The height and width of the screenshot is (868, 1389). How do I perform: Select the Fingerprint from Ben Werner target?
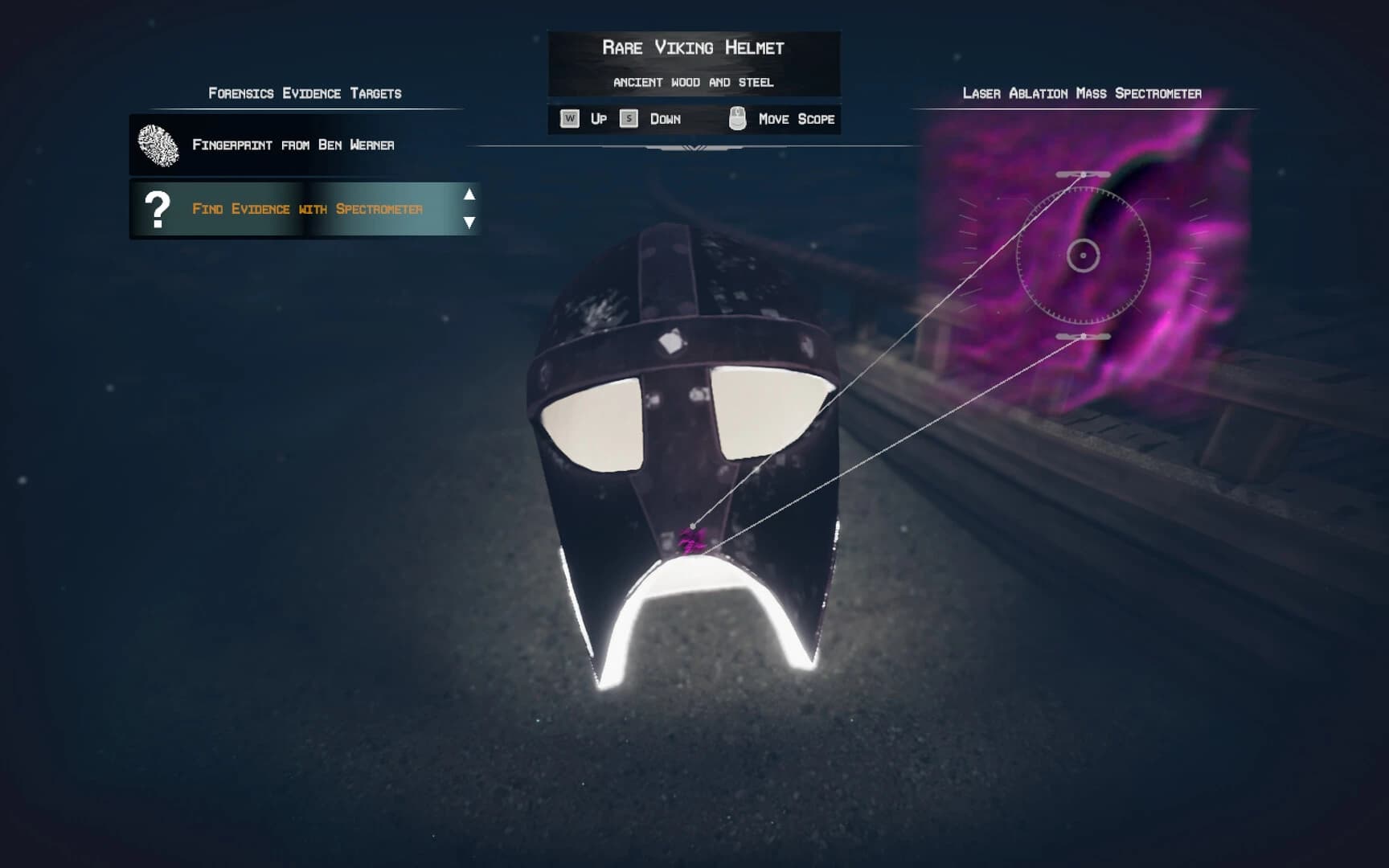click(293, 143)
